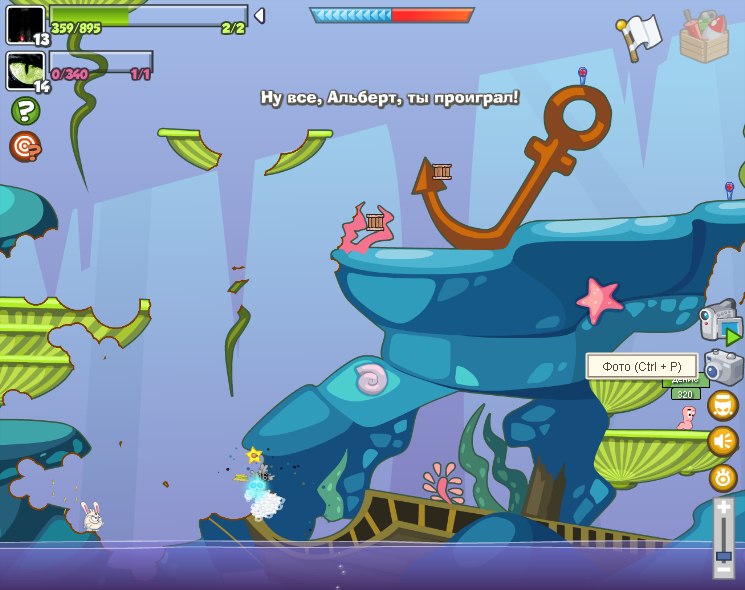This screenshot has height=590, width=745.
Task: Take a screenshot with the photo camera
Action: [722, 367]
